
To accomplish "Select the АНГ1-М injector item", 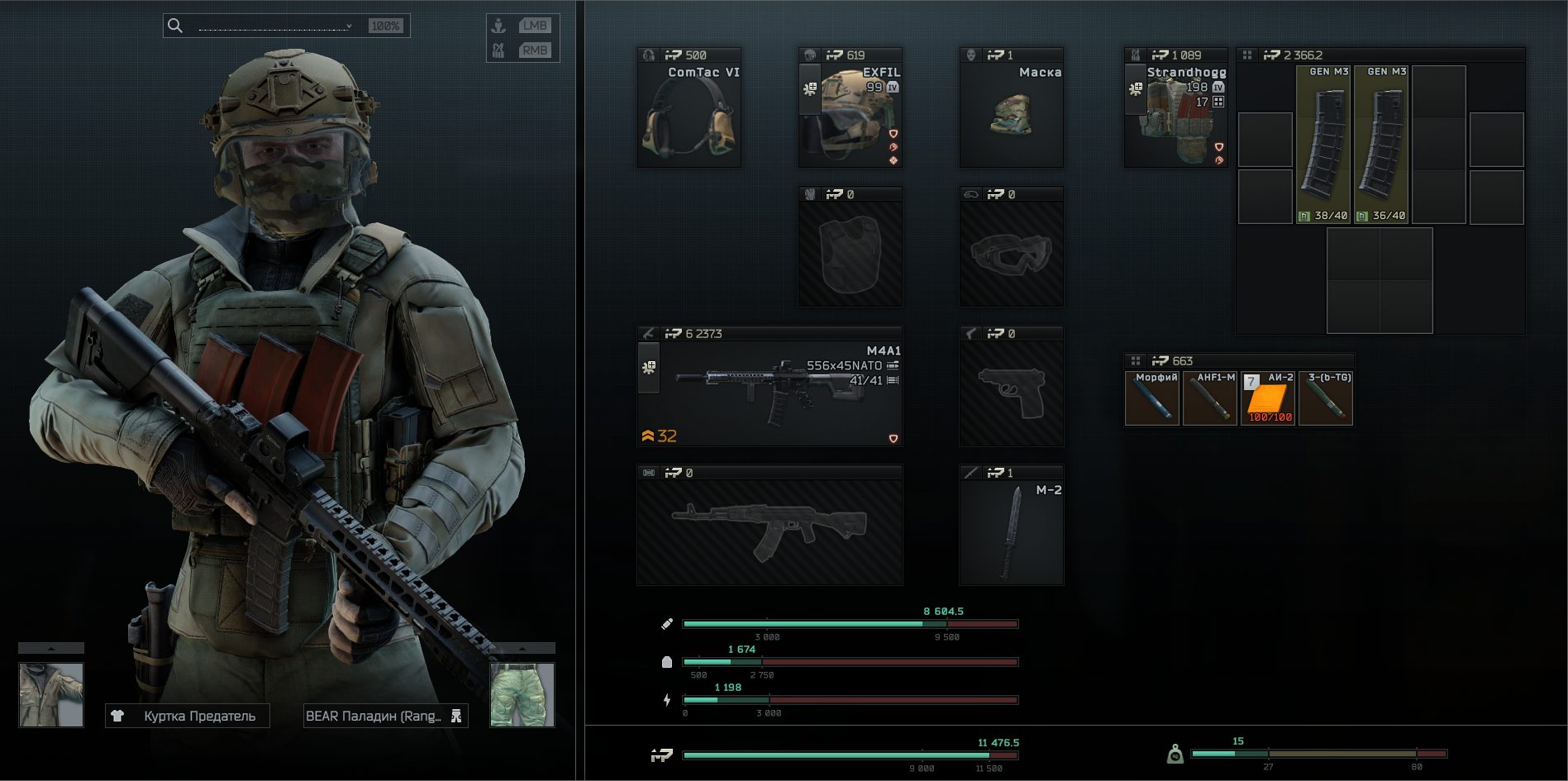I will coord(1210,399).
